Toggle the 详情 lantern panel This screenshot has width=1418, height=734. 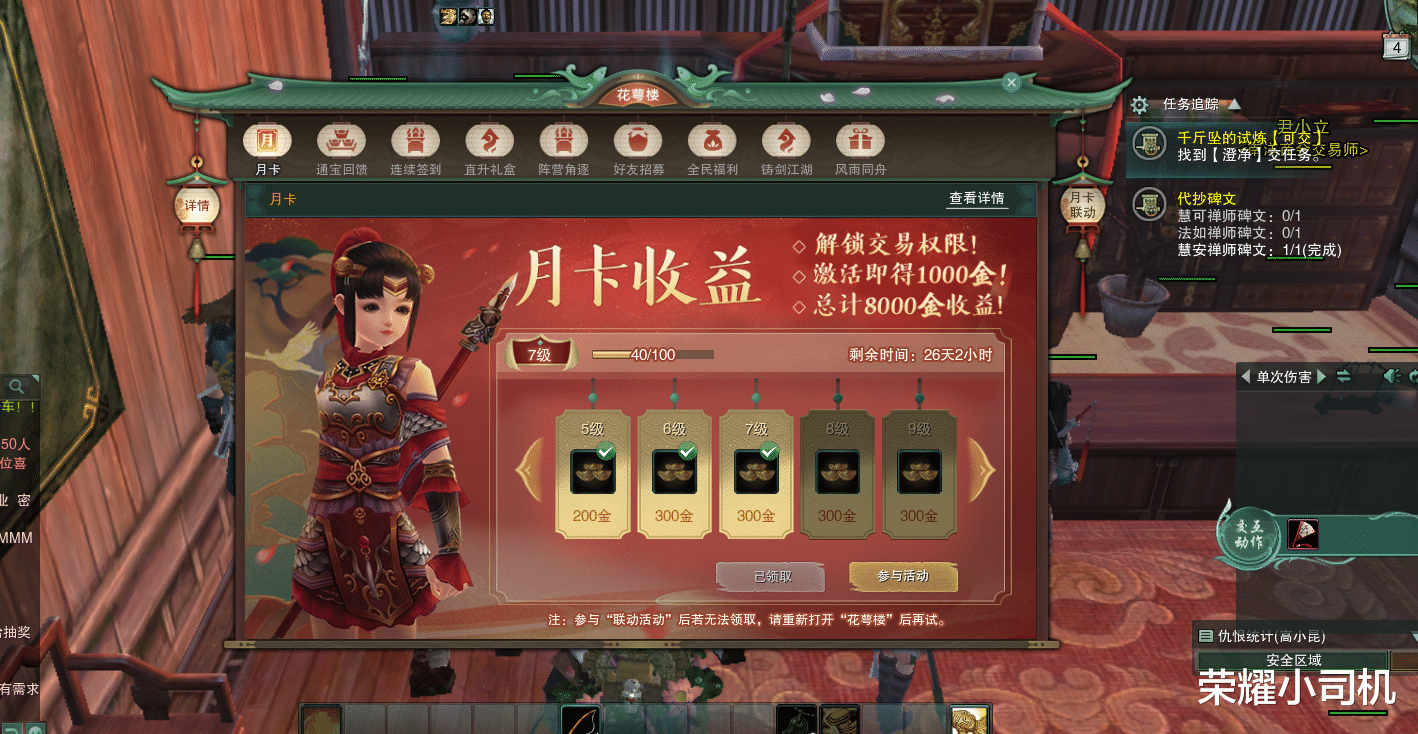[196, 204]
